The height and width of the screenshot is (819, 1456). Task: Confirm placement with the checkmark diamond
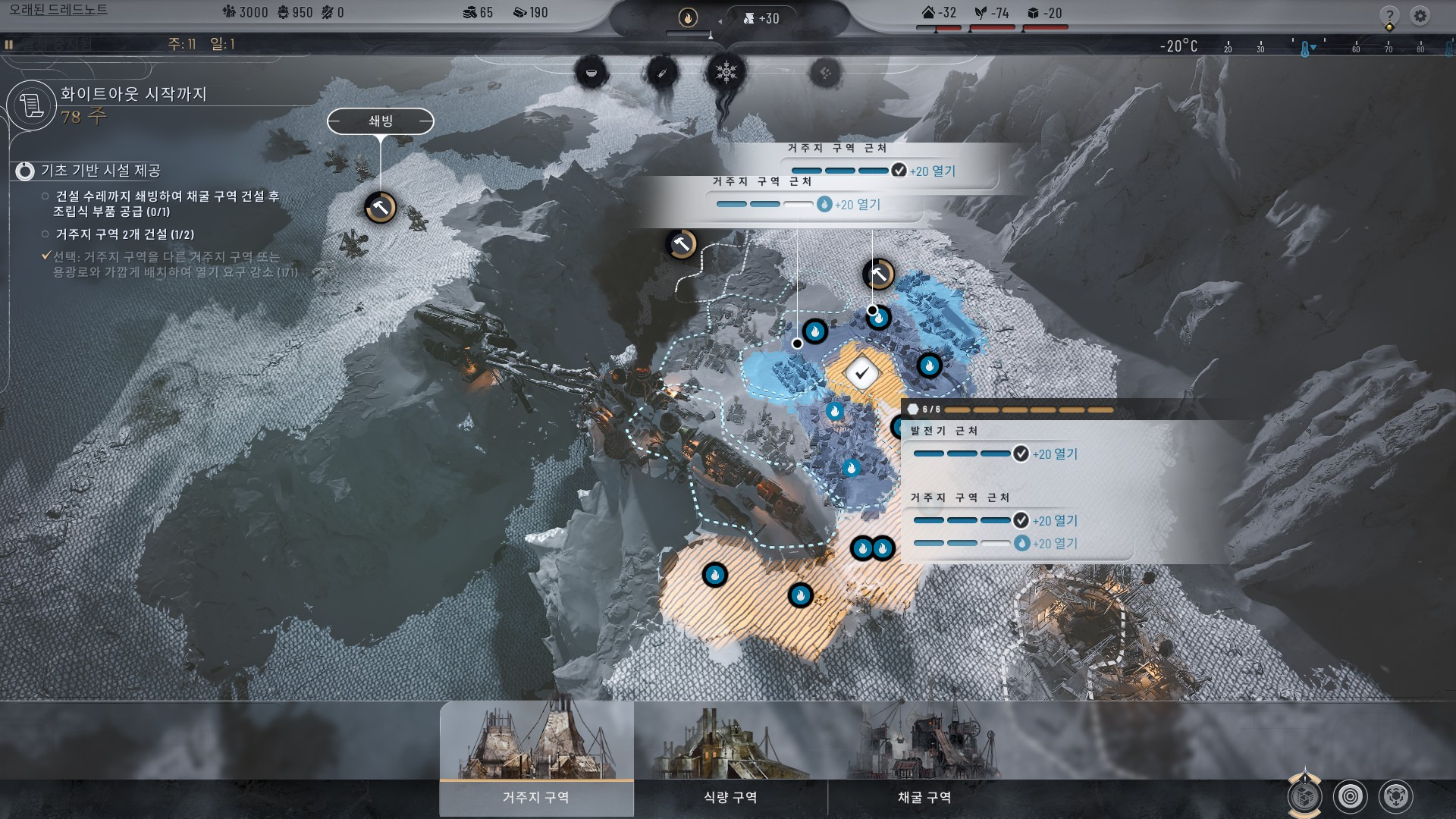pos(861,373)
